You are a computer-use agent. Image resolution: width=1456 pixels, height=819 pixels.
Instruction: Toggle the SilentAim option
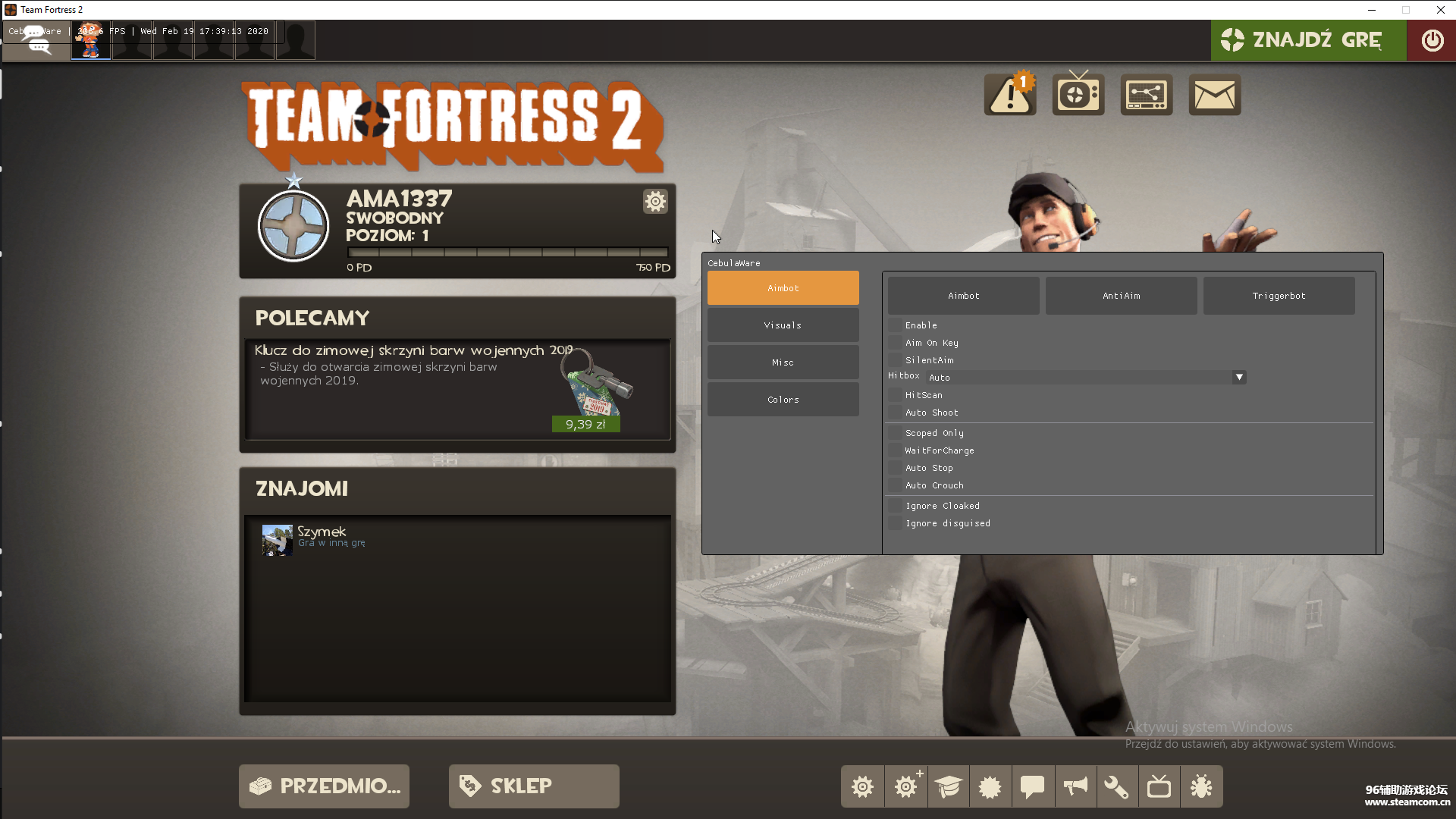coord(896,359)
